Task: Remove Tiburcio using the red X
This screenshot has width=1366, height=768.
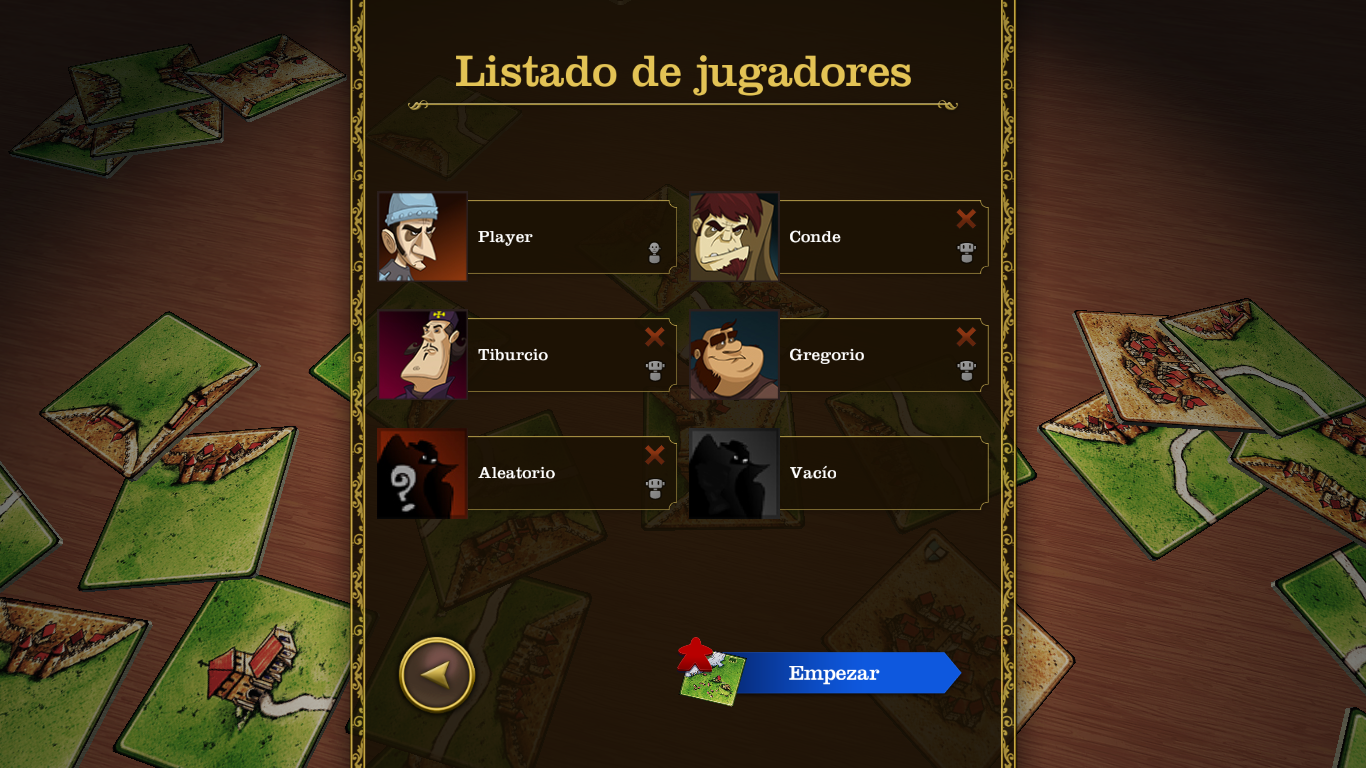Action: tap(654, 337)
